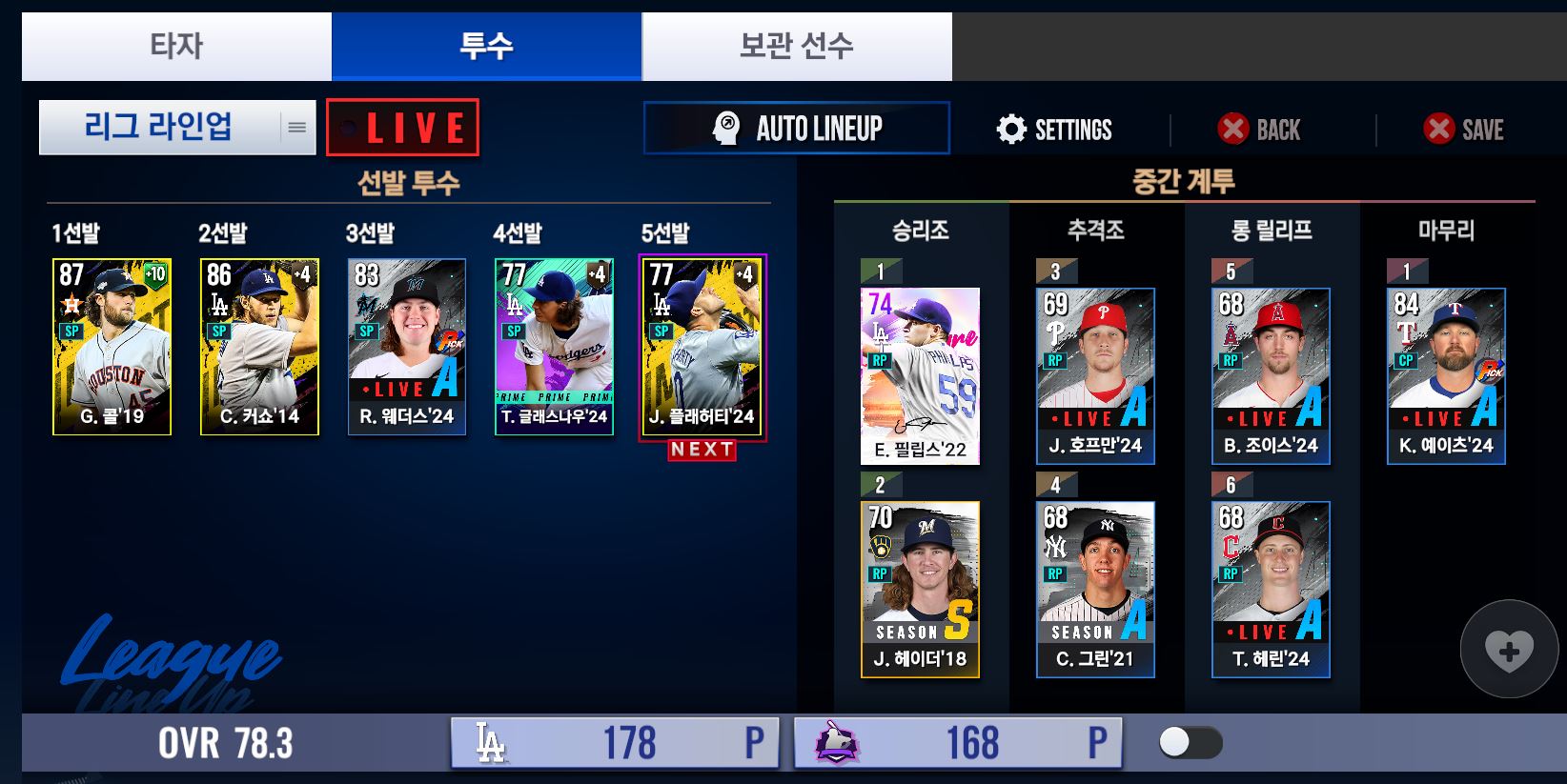Viewport: 1567px width, 784px height.
Task: Open lineup SETTINGS
Action: coord(1054,130)
